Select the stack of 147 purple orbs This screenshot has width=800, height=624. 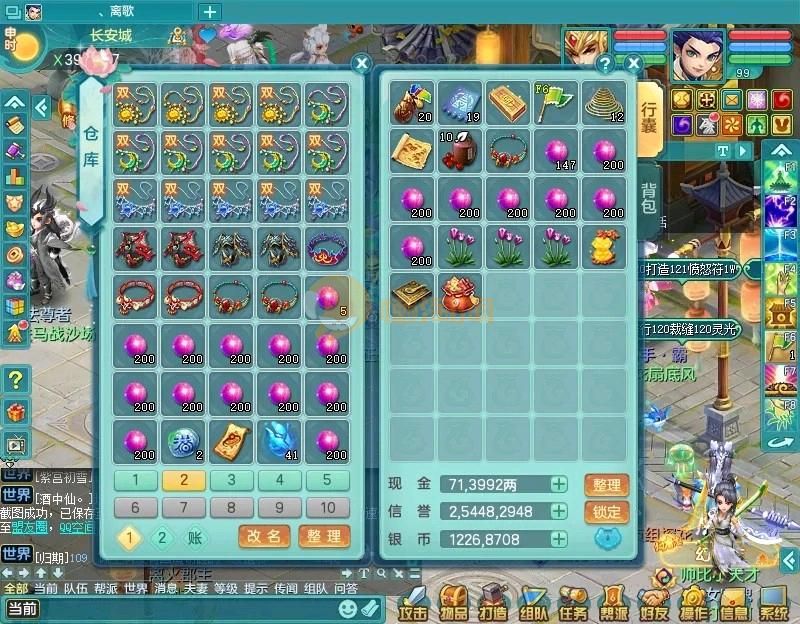click(x=558, y=152)
